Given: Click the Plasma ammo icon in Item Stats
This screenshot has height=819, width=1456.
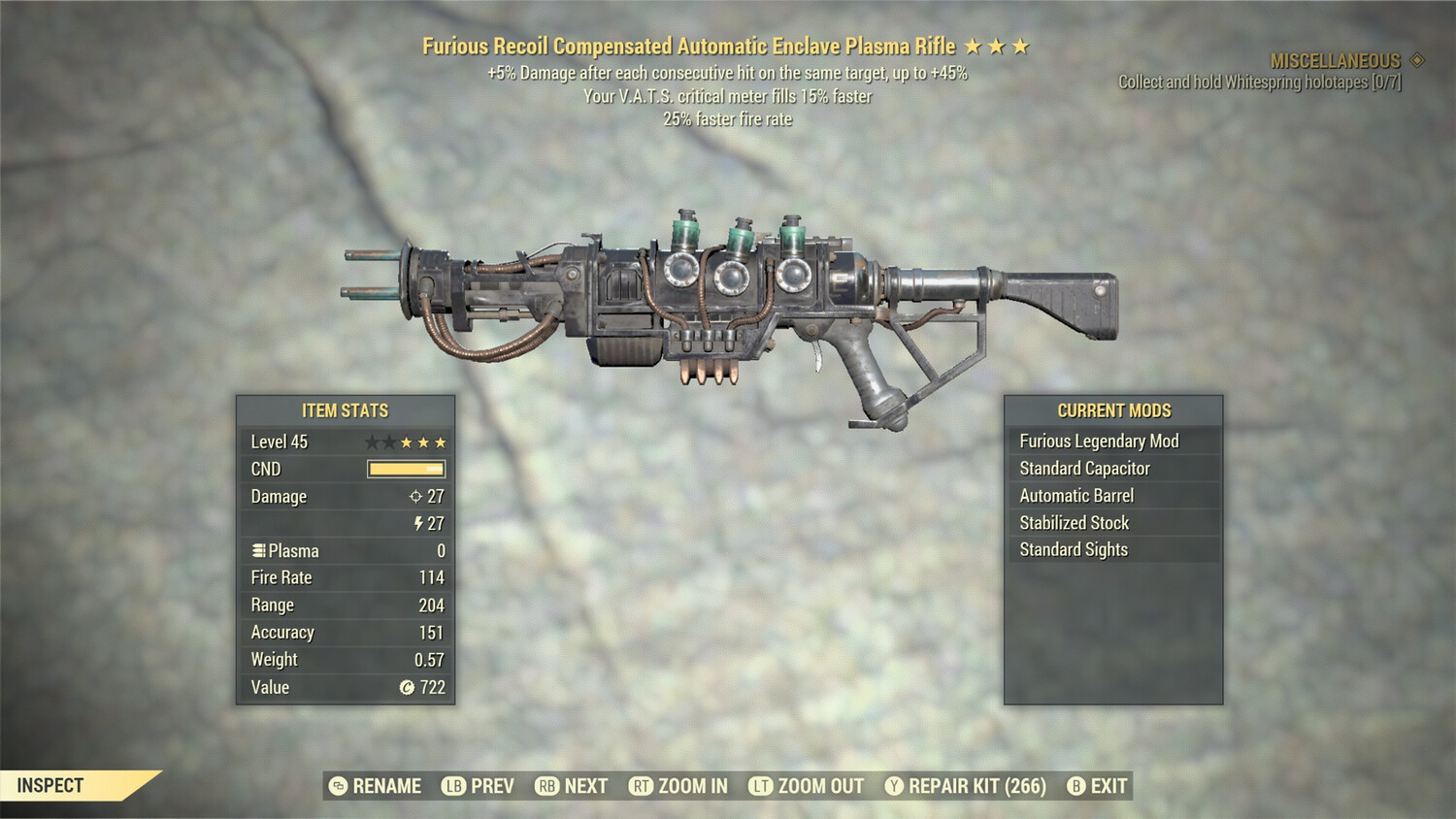Looking at the screenshot, I should click(257, 550).
